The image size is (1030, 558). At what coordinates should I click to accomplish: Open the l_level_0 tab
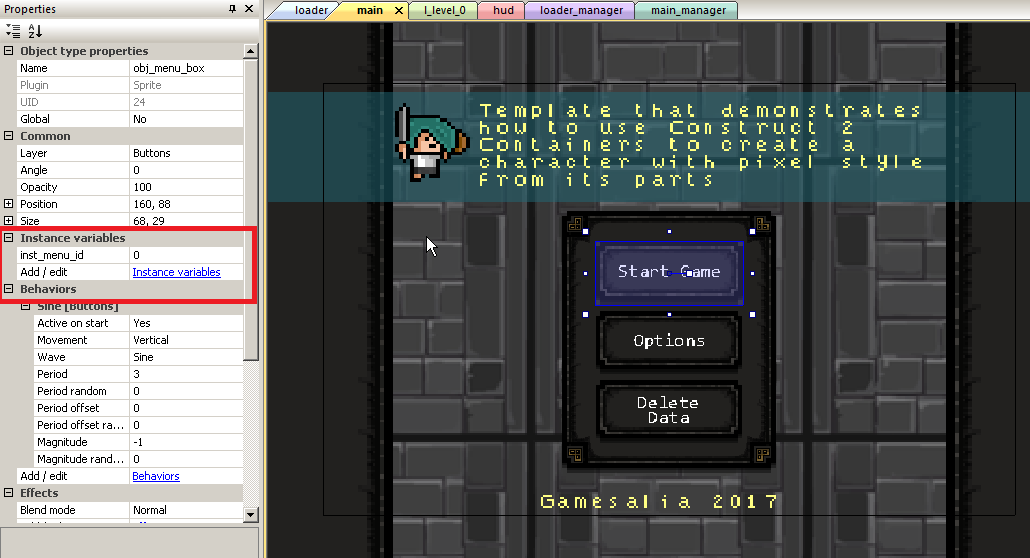coord(444,10)
